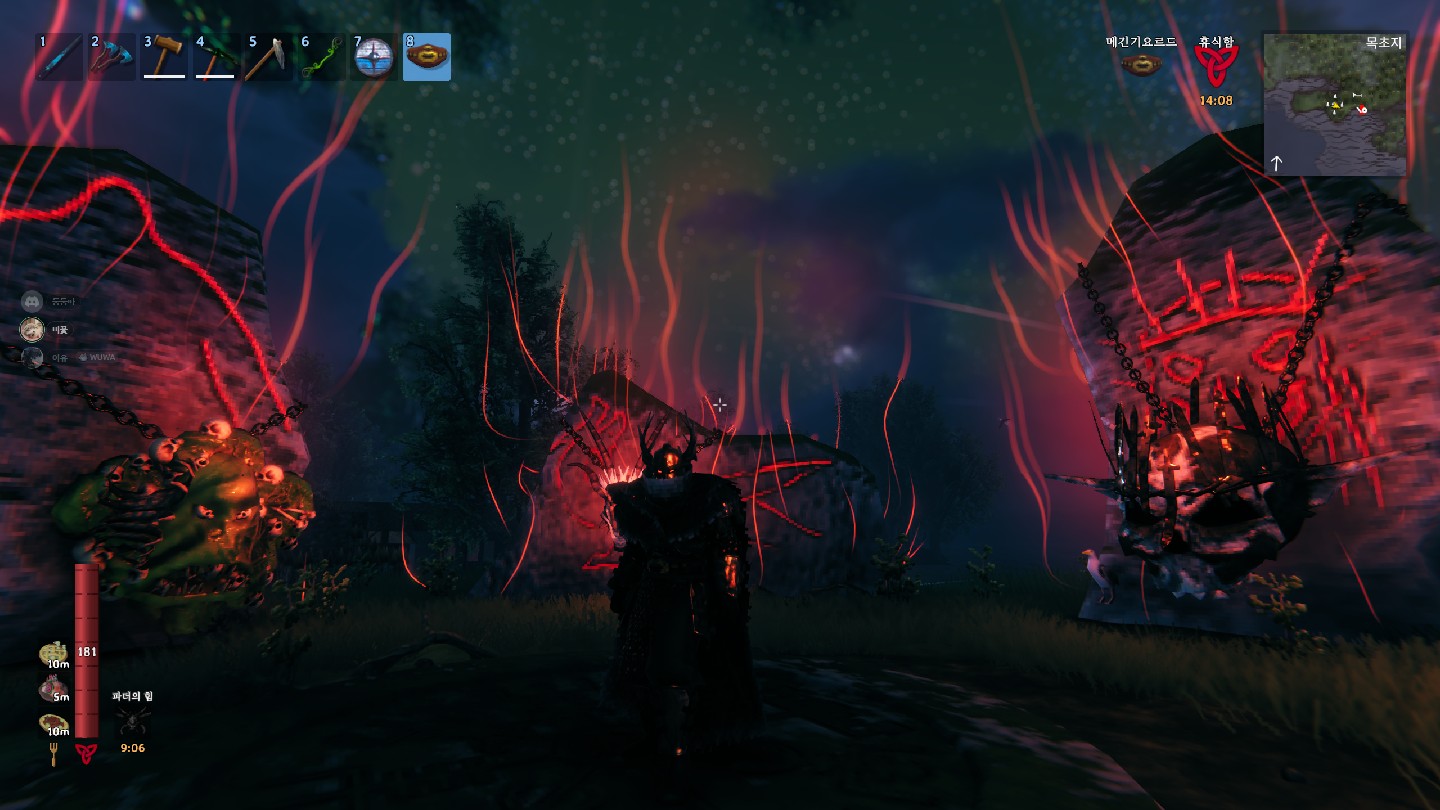Select the green vine bow in slot 6
The width and height of the screenshot is (1440, 810).
[x=321, y=57]
